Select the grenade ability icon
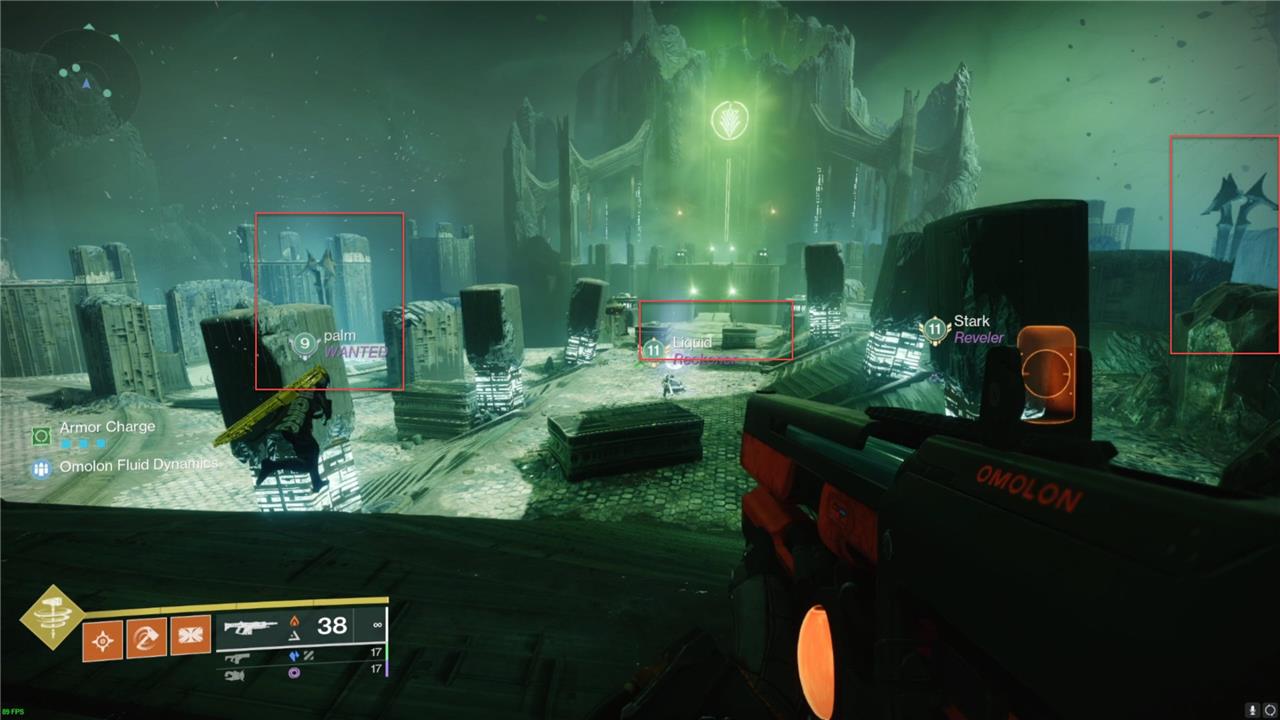1280x720 pixels. [103, 639]
